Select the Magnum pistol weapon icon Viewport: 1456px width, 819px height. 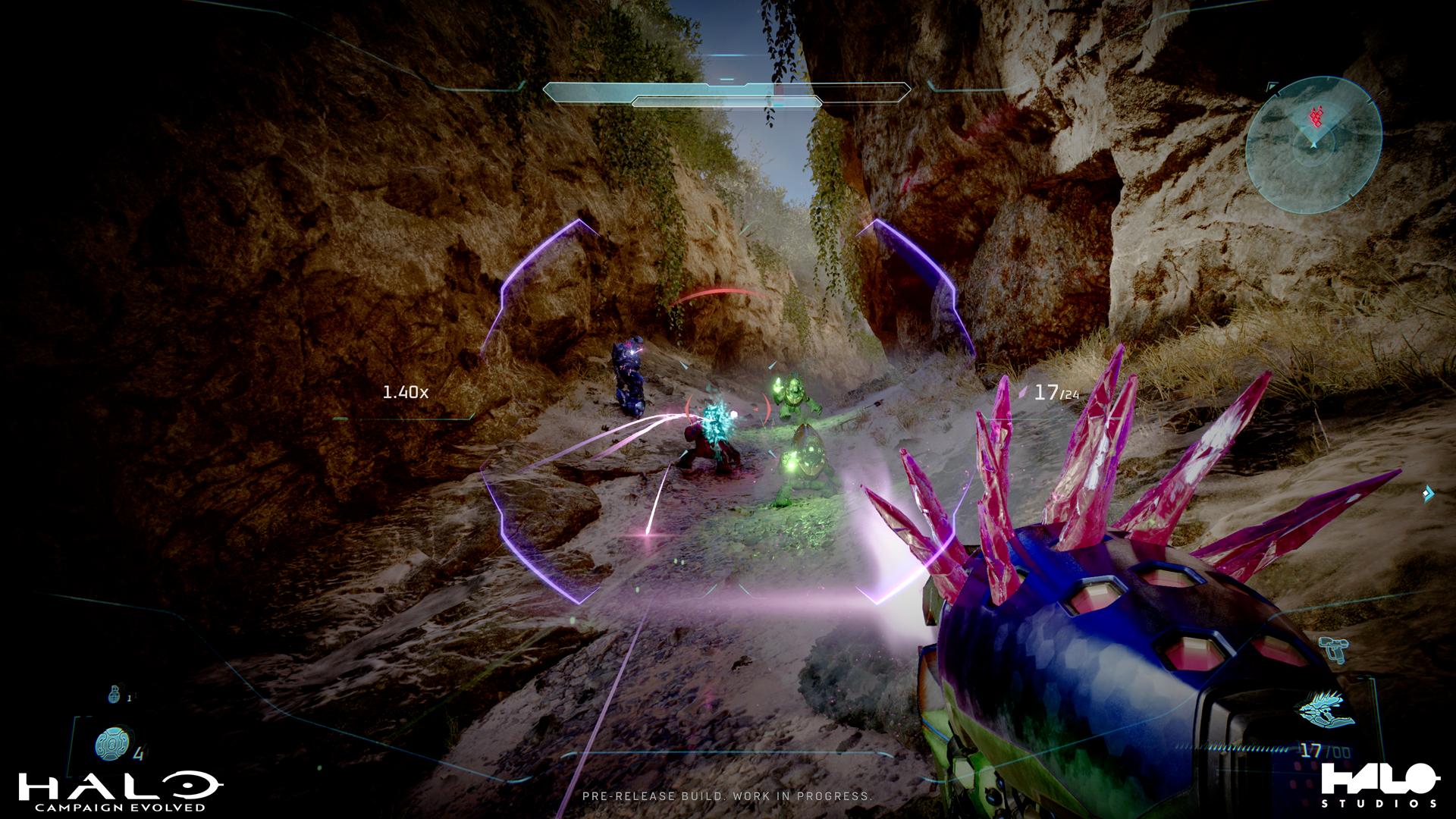tap(1333, 650)
